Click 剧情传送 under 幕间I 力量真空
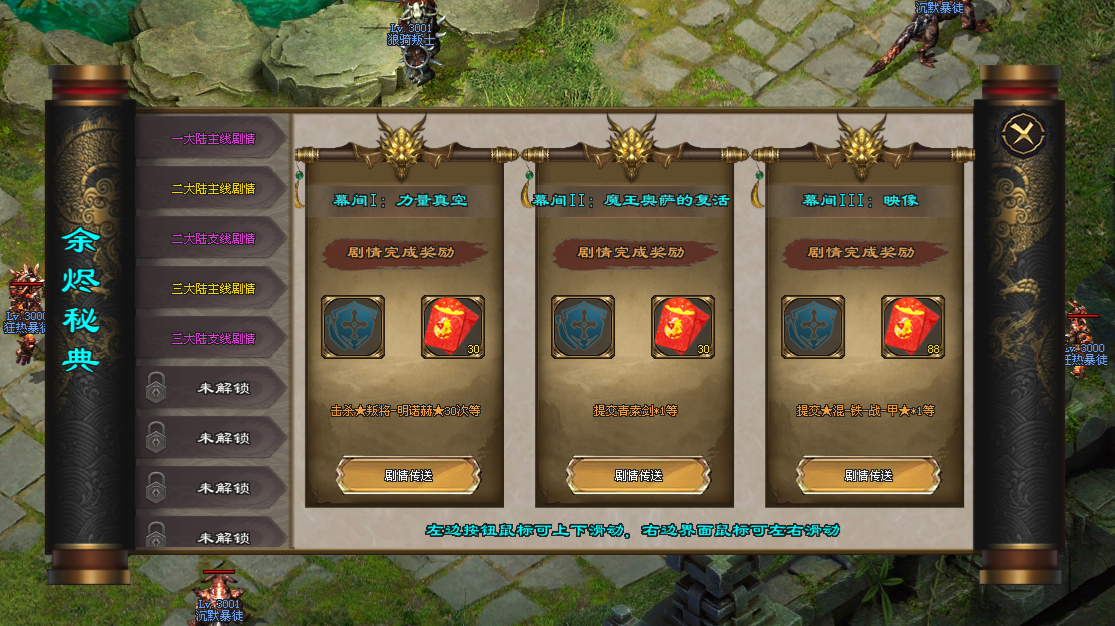The height and width of the screenshot is (626, 1115). tap(408, 476)
